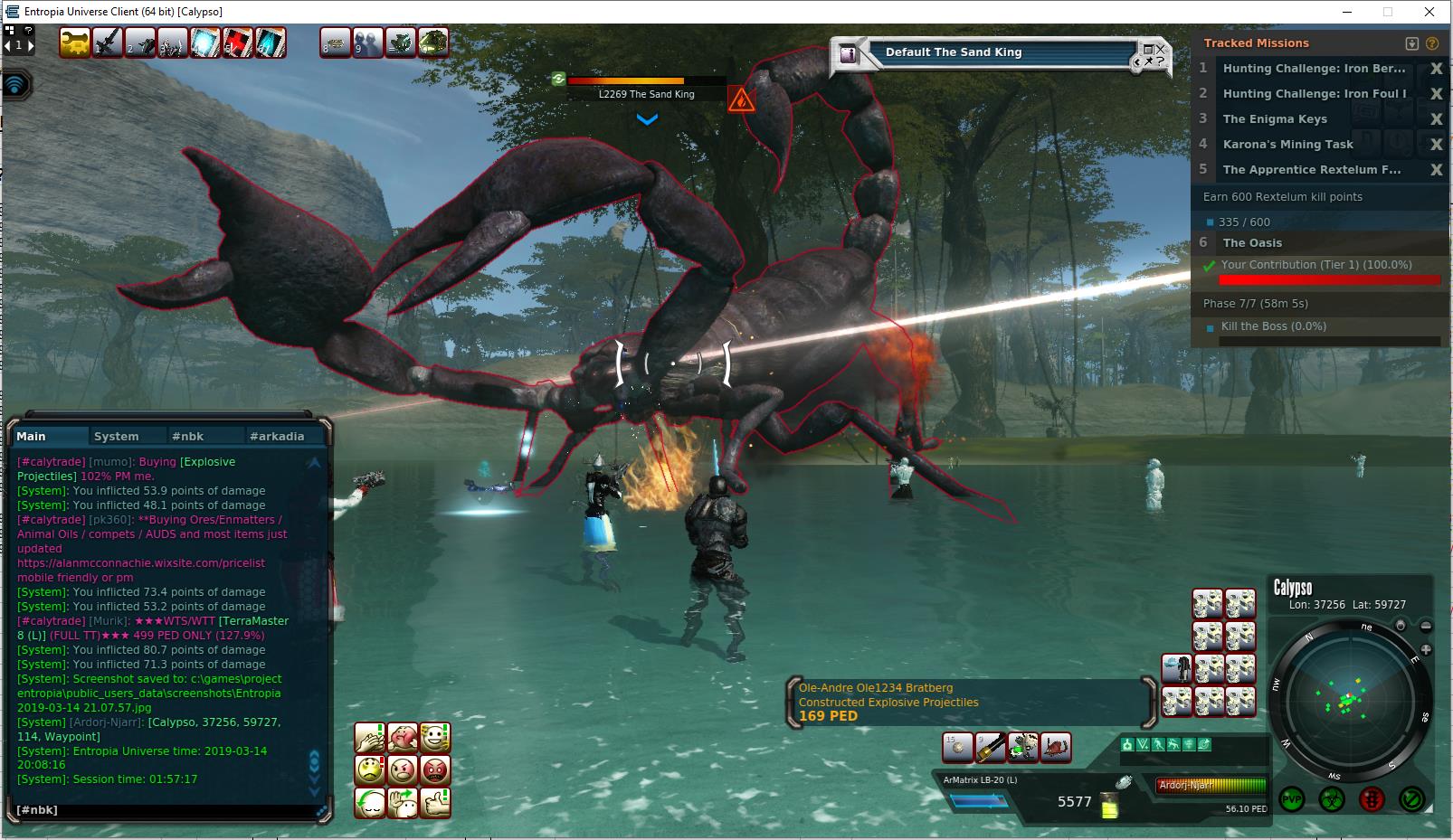The image size is (1453, 840).
Task: Remove The Enigma Keys tracked mission
Action: click(1436, 119)
